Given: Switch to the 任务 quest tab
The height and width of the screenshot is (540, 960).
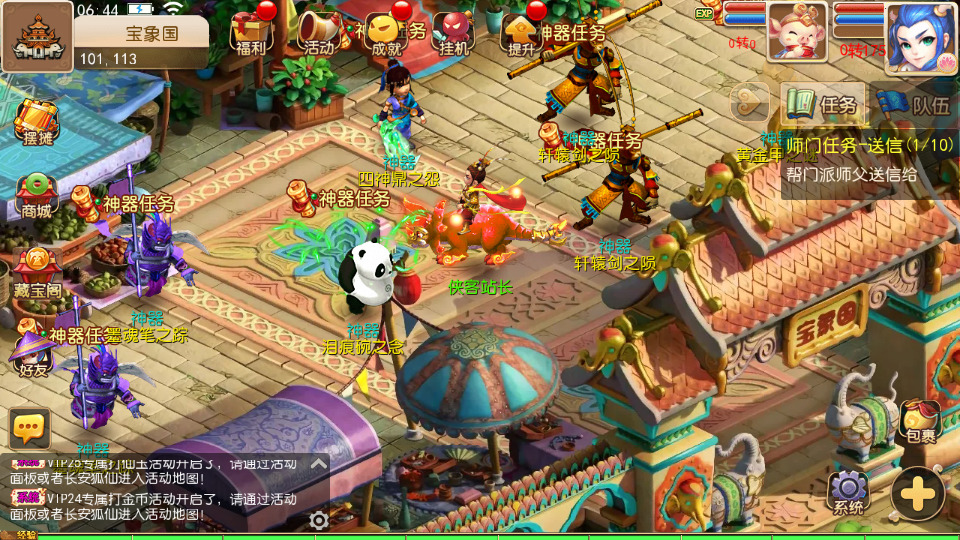Looking at the screenshot, I should 822,104.
